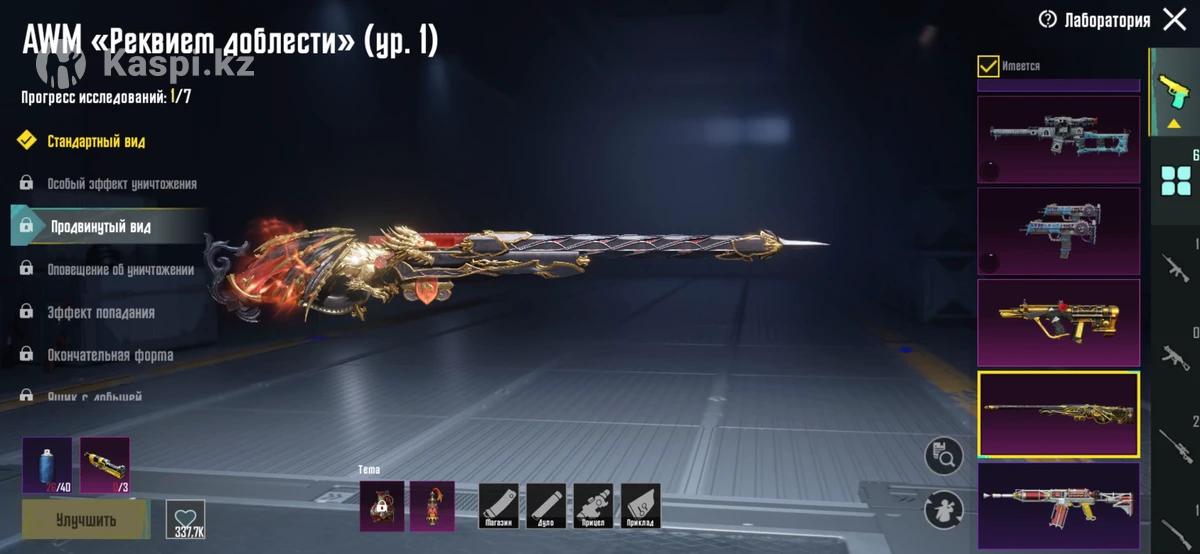Open the Эффект попадания level
The height and width of the screenshot is (554, 1200).
pos(100,313)
